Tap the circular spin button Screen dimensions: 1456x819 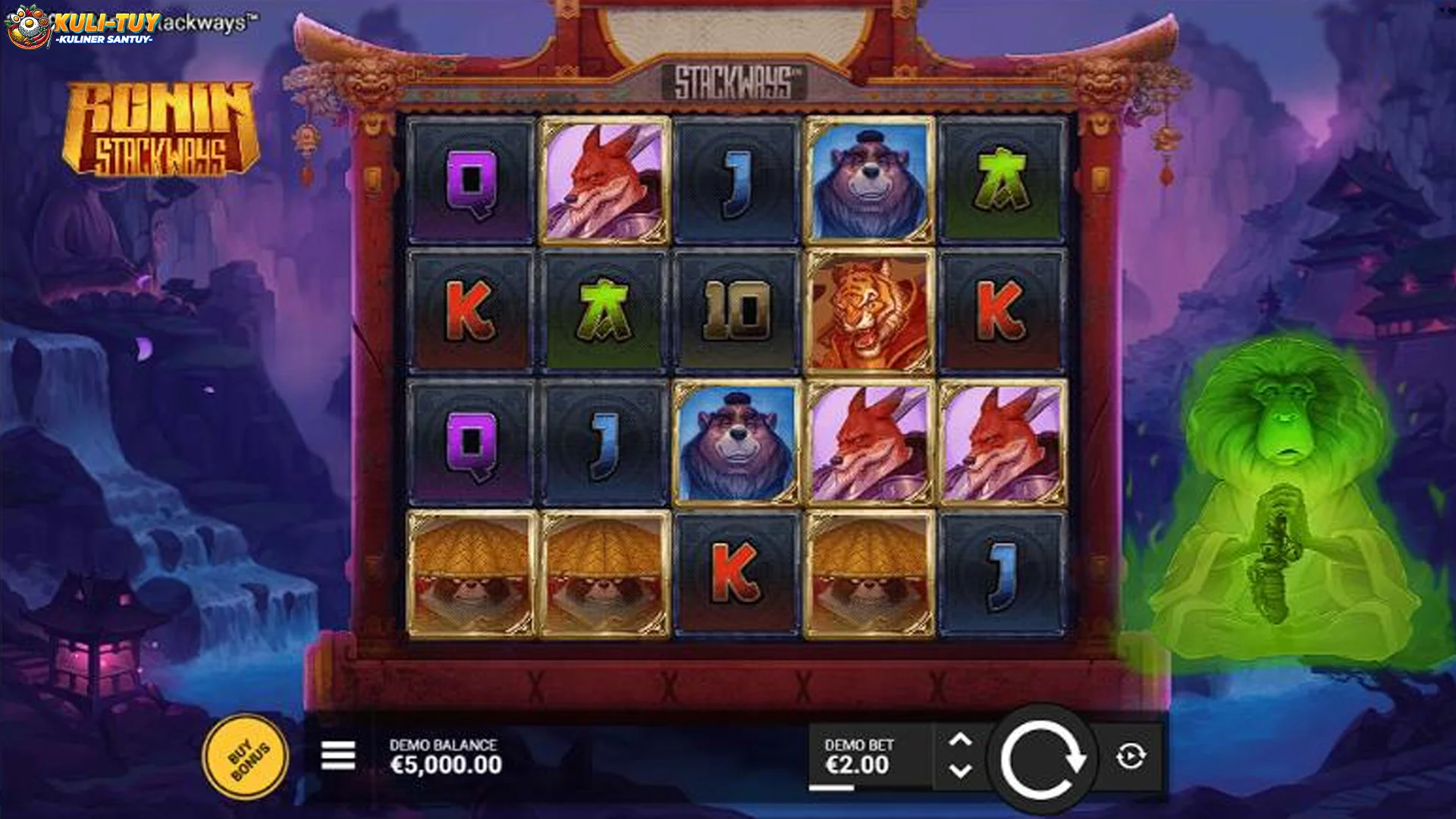coord(1046,756)
